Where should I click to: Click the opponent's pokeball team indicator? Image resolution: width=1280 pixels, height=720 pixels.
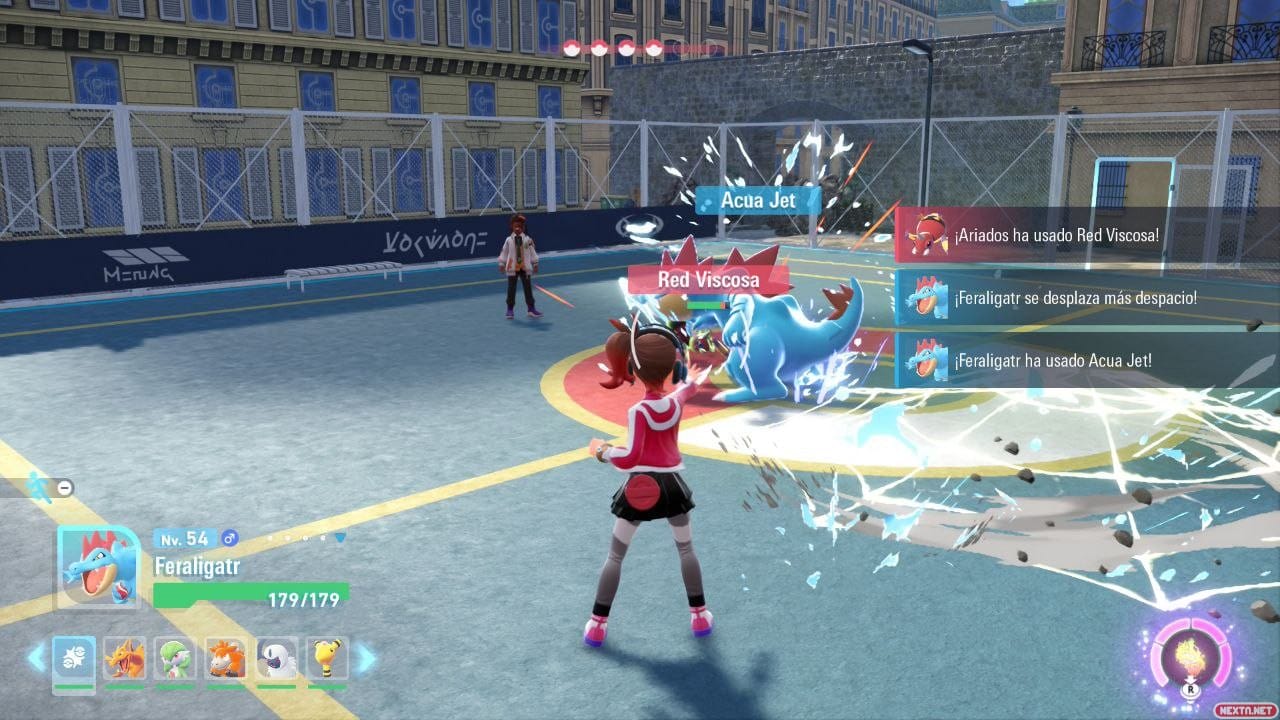[613, 47]
